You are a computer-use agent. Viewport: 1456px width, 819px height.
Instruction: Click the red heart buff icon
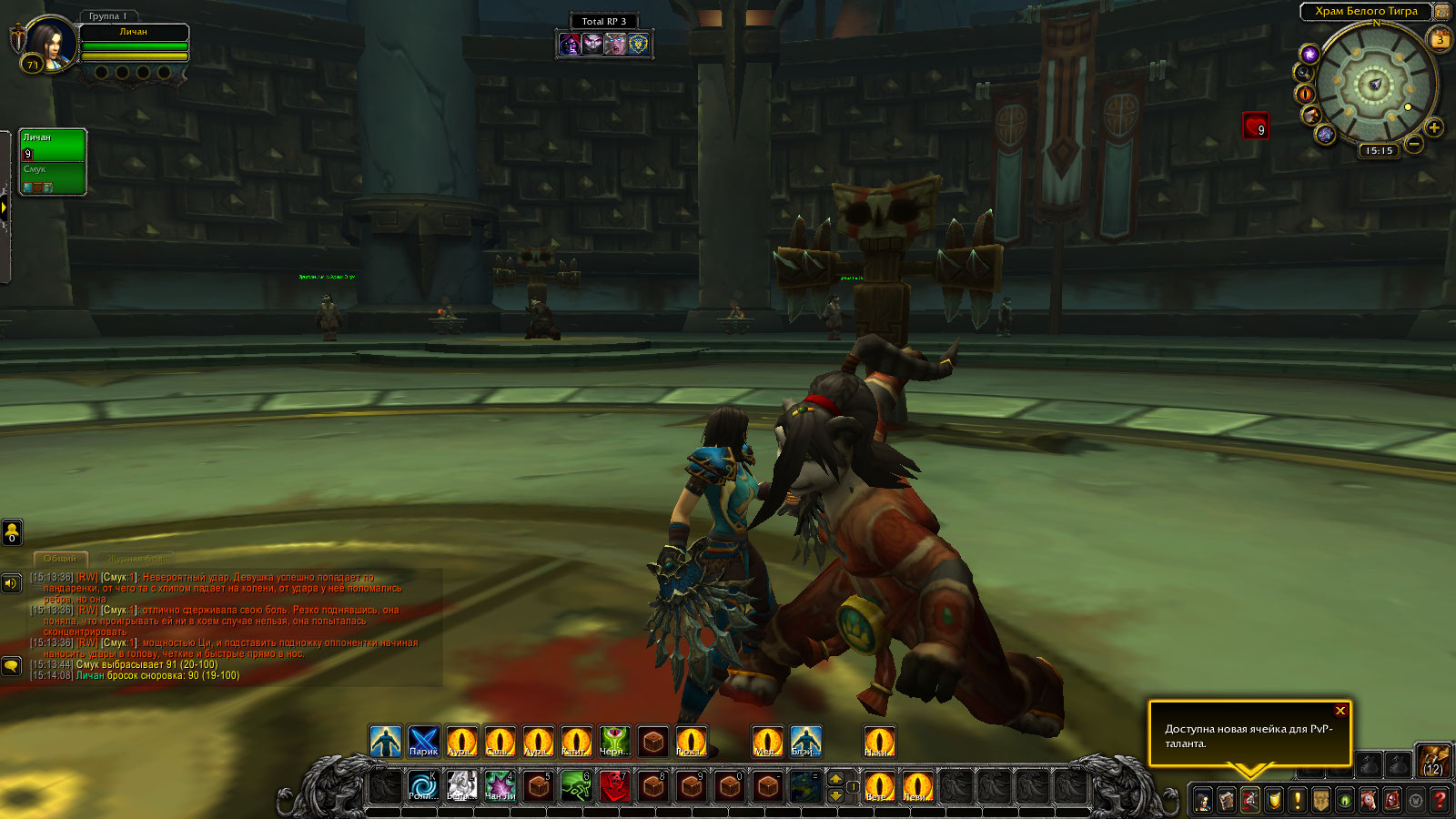point(1256,126)
